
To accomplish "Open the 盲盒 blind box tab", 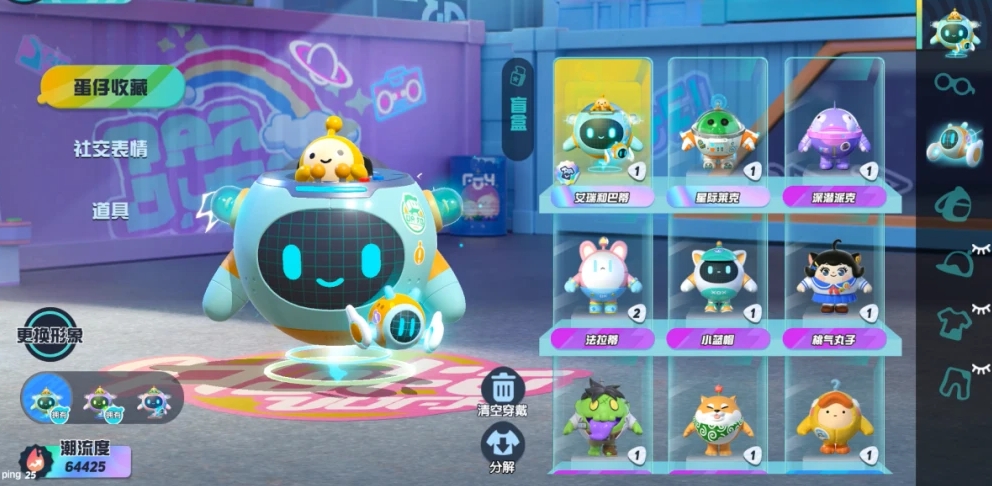I will 518,109.
